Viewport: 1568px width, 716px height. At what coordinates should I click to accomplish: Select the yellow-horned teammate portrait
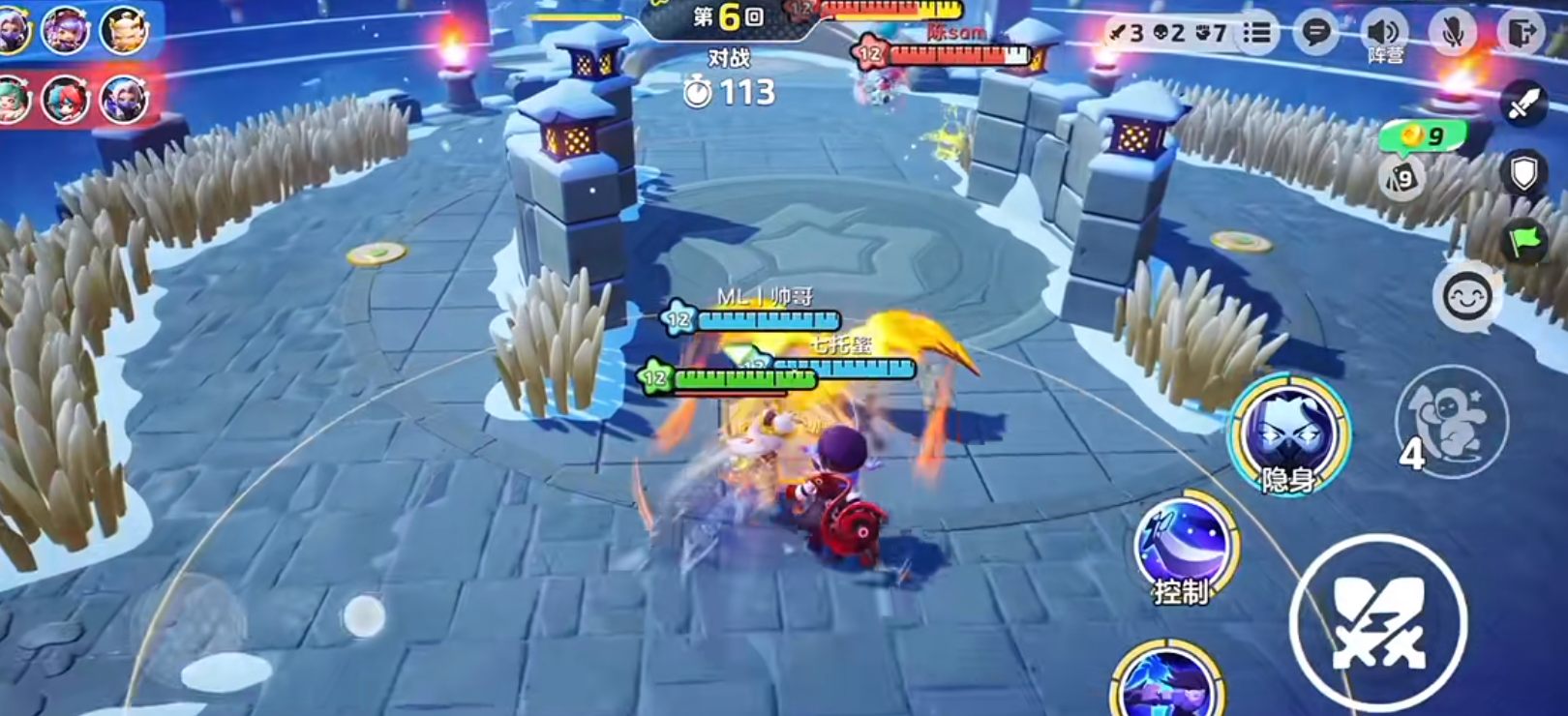125,30
